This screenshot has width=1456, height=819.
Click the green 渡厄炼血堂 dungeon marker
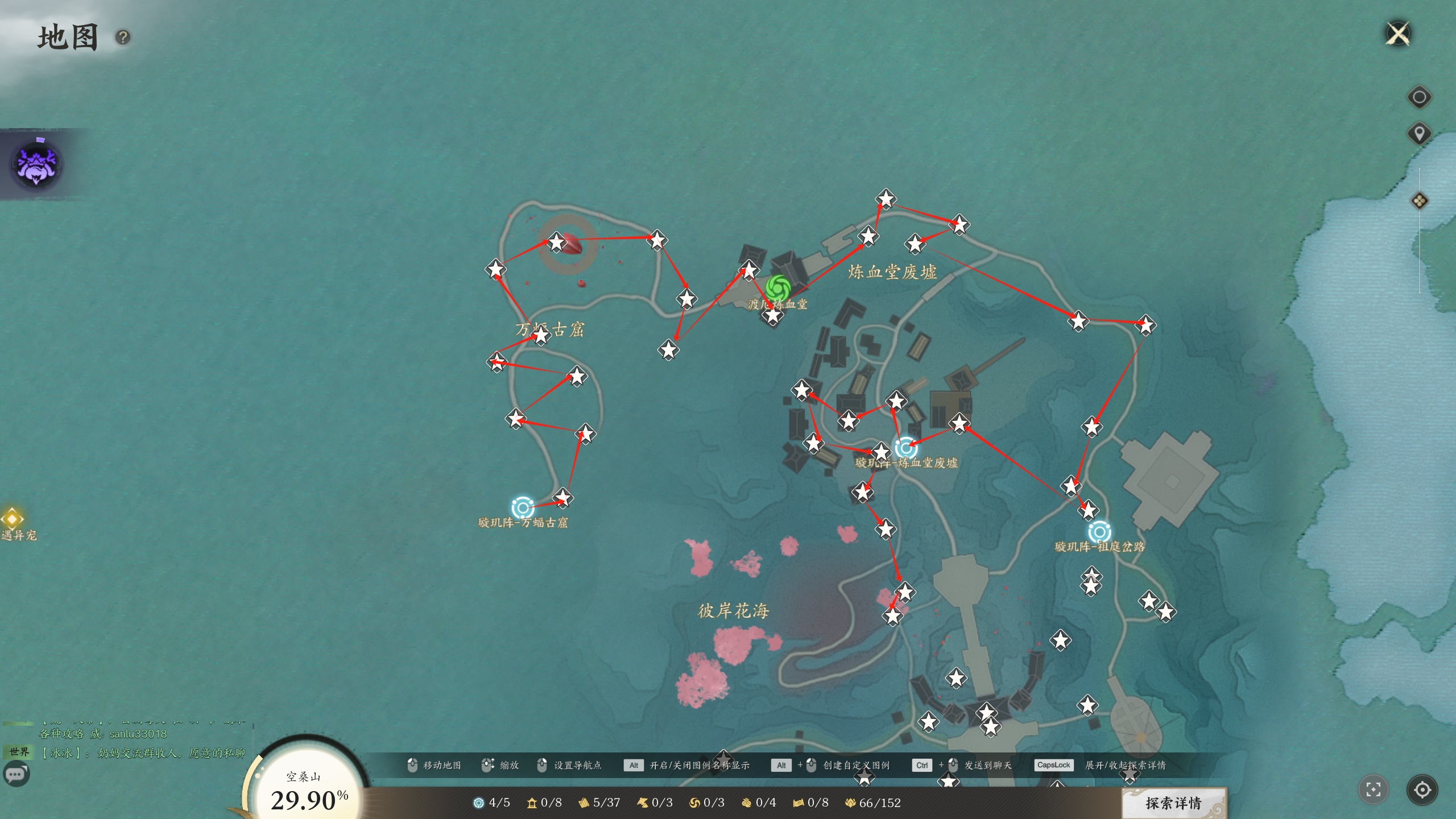[777, 288]
